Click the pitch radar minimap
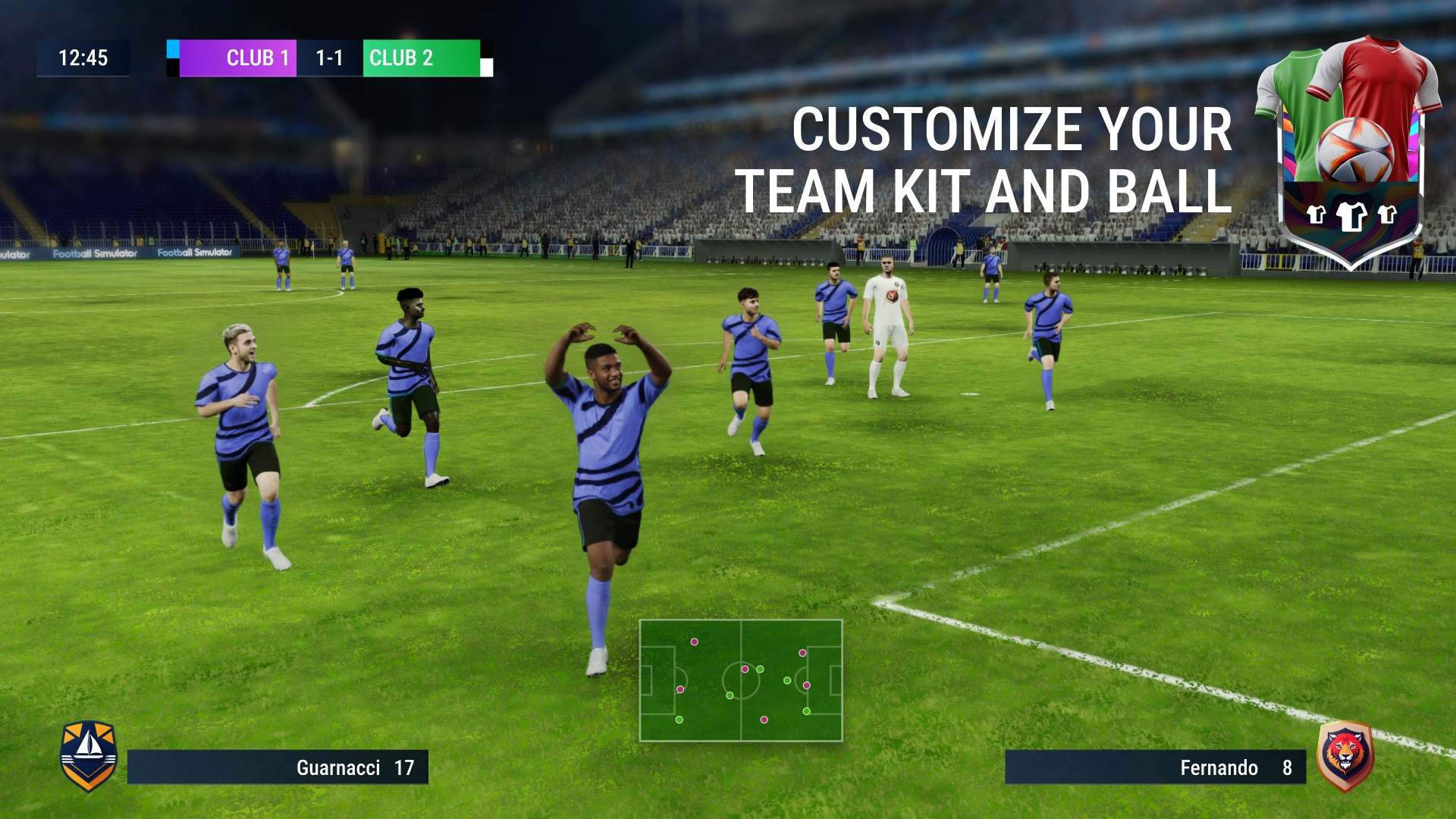The image size is (1456, 819). coord(741,680)
